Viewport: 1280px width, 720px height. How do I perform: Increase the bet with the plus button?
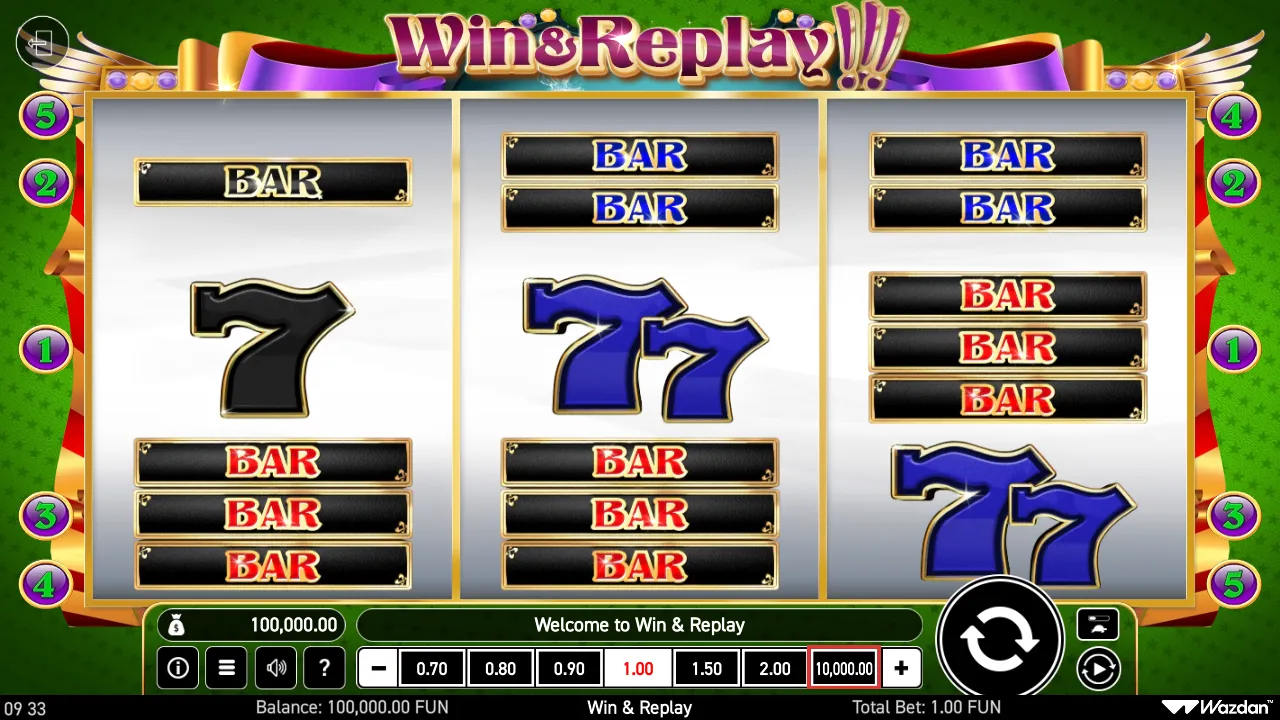coord(901,668)
